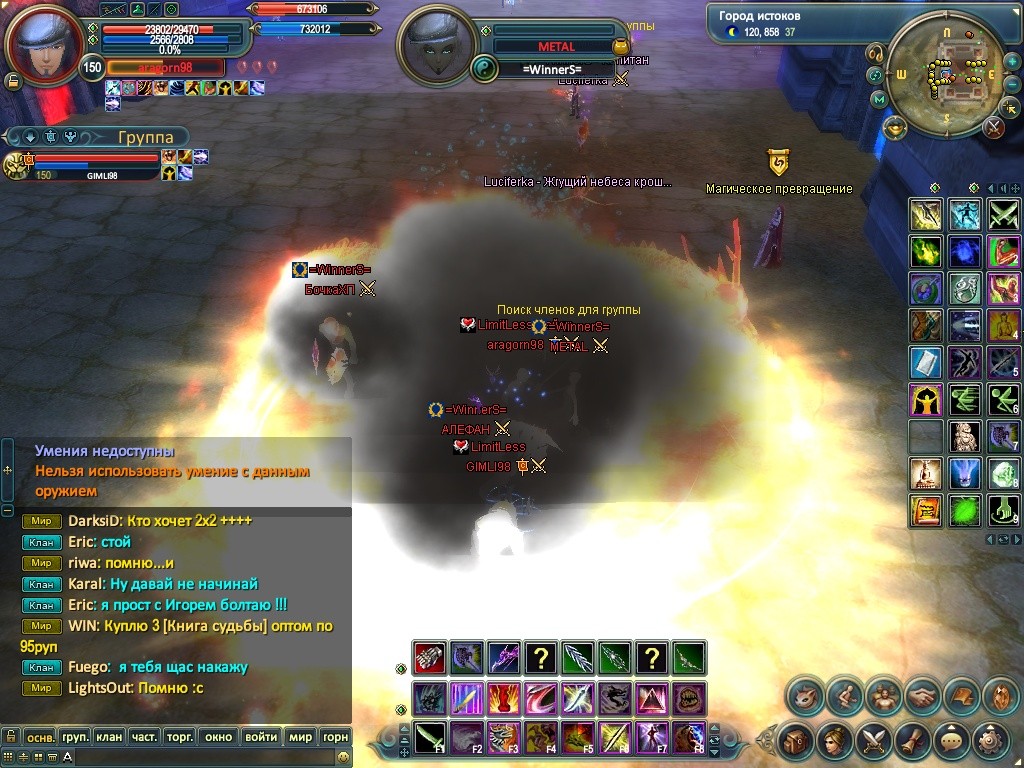
Task: Click the chat smiley emoji button
Action: (x=343, y=757)
